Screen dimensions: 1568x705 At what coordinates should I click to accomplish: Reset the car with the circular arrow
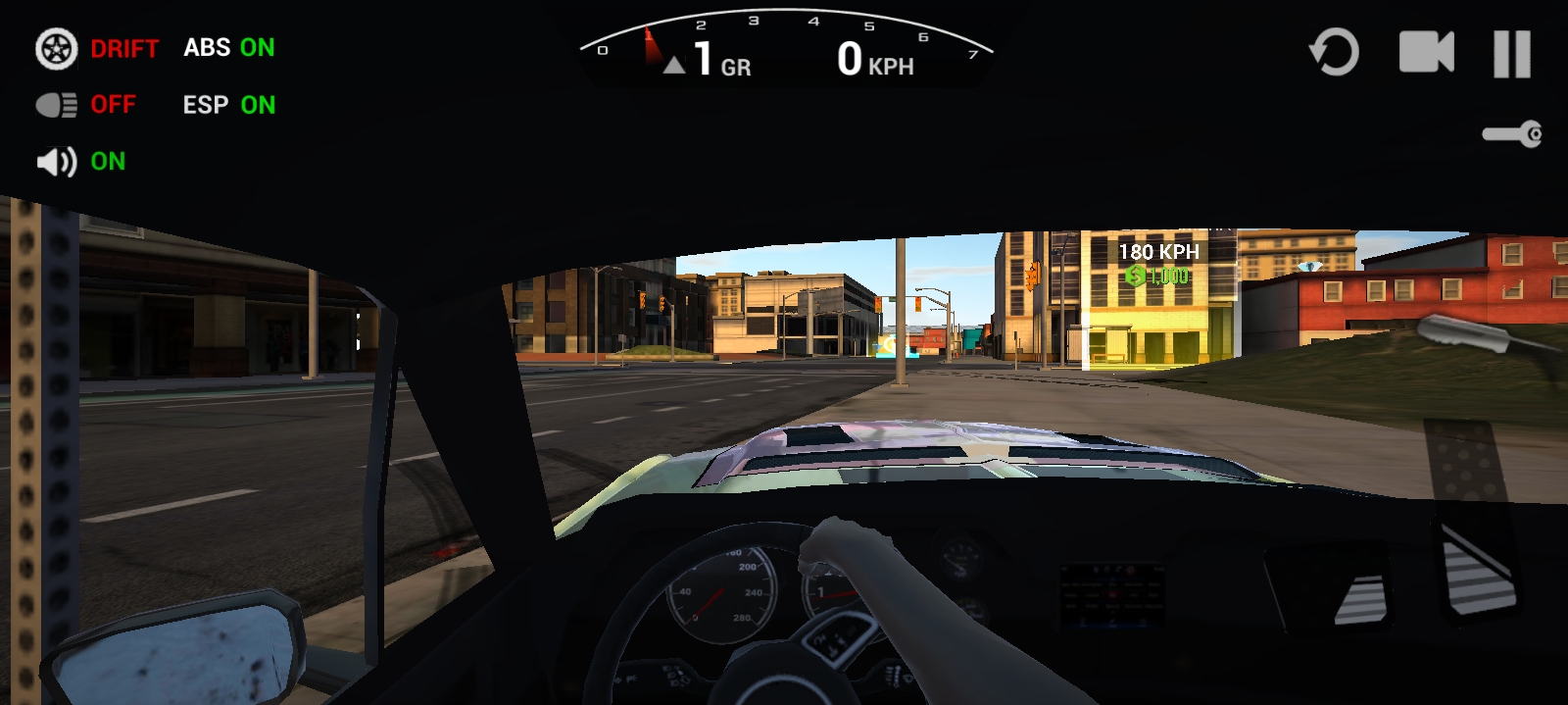tap(1334, 53)
